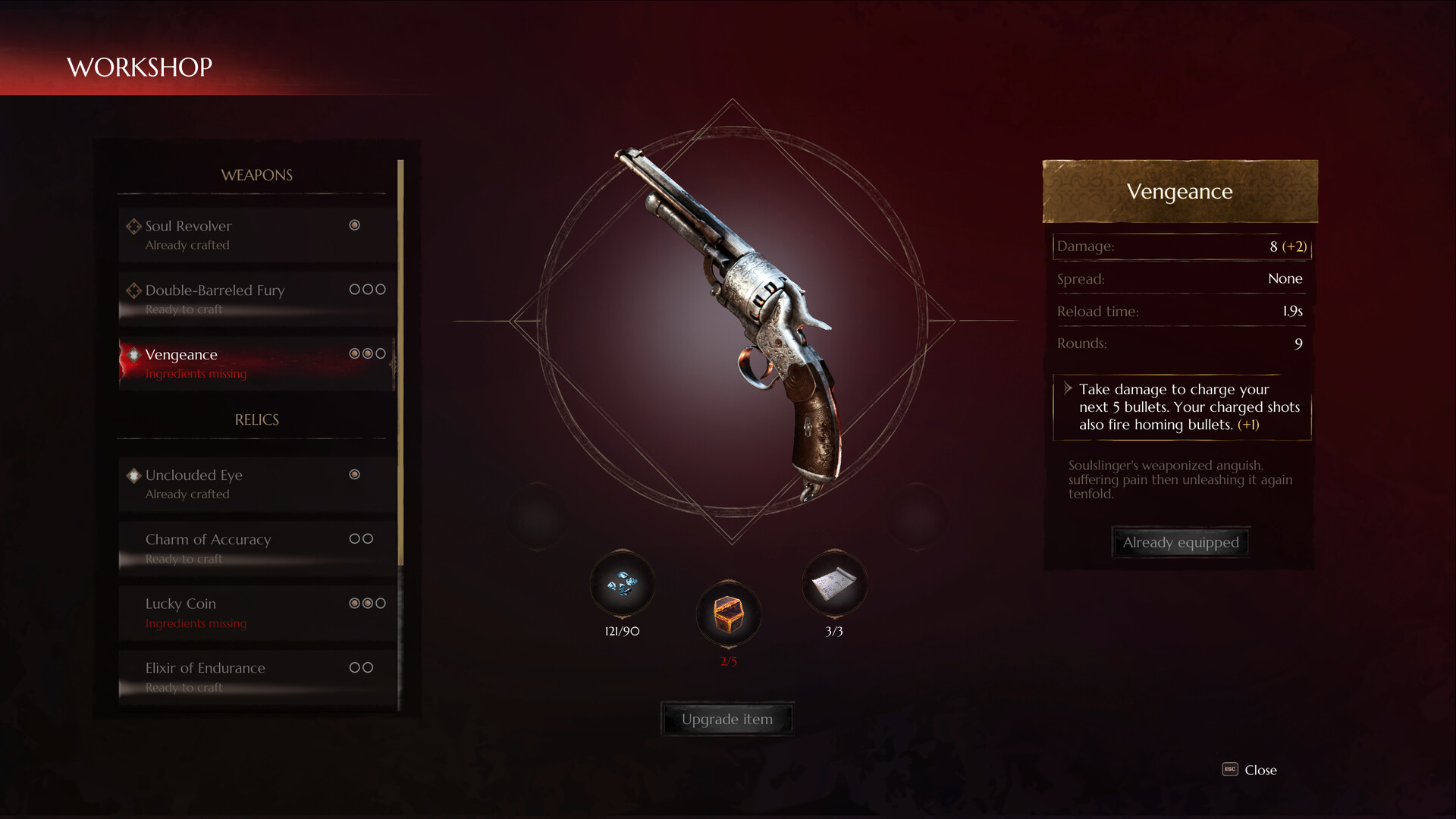This screenshot has width=1456, height=819.
Task: Select the Vengeance diamond icon
Action: (132, 354)
